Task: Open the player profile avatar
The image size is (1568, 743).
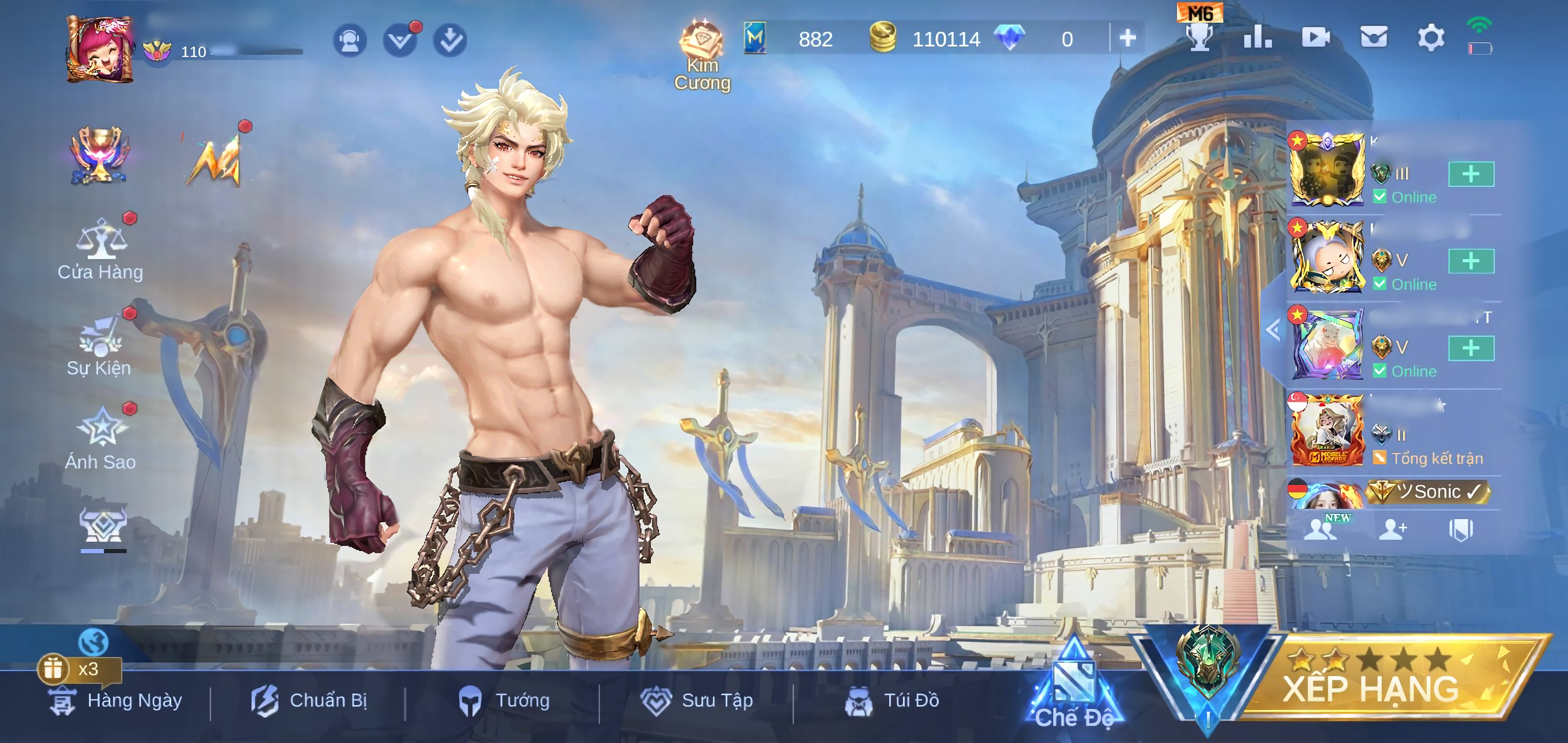Action: (x=100, y=49)
